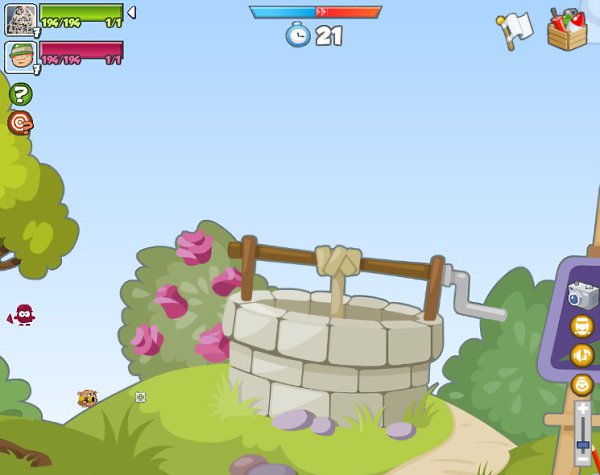
Task: Click the round button above the zoom slider
Action: point(582,384)
